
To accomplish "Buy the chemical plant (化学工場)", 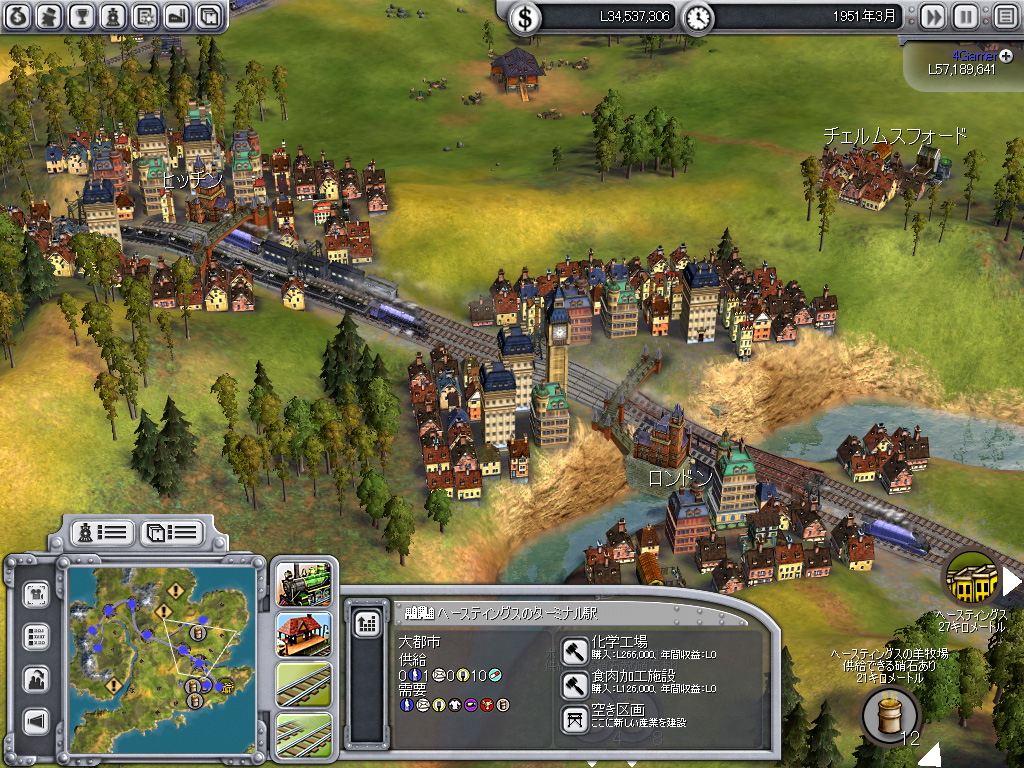I will click(x=575, y=650).
